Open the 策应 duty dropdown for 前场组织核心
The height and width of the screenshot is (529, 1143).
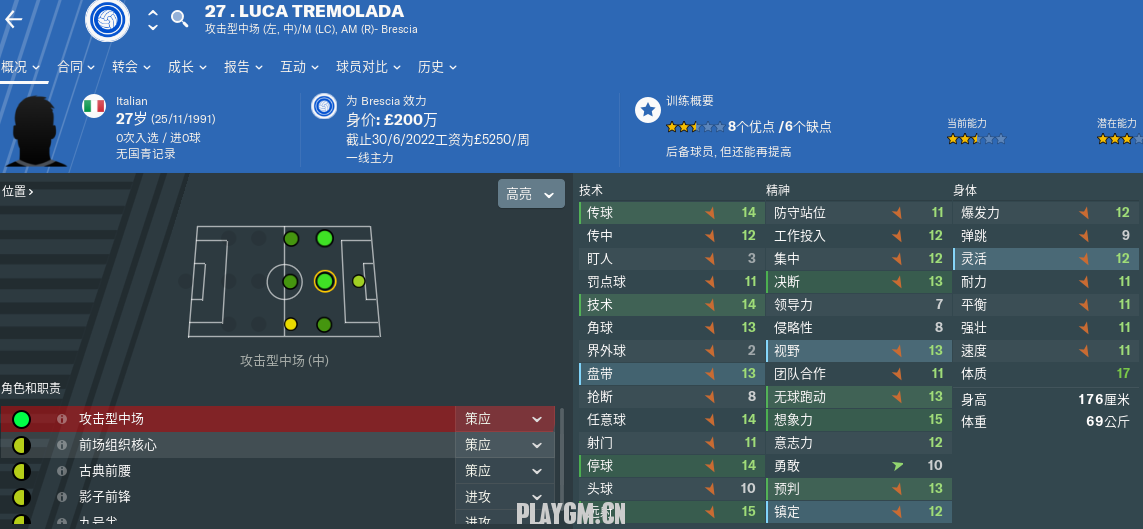504,445
